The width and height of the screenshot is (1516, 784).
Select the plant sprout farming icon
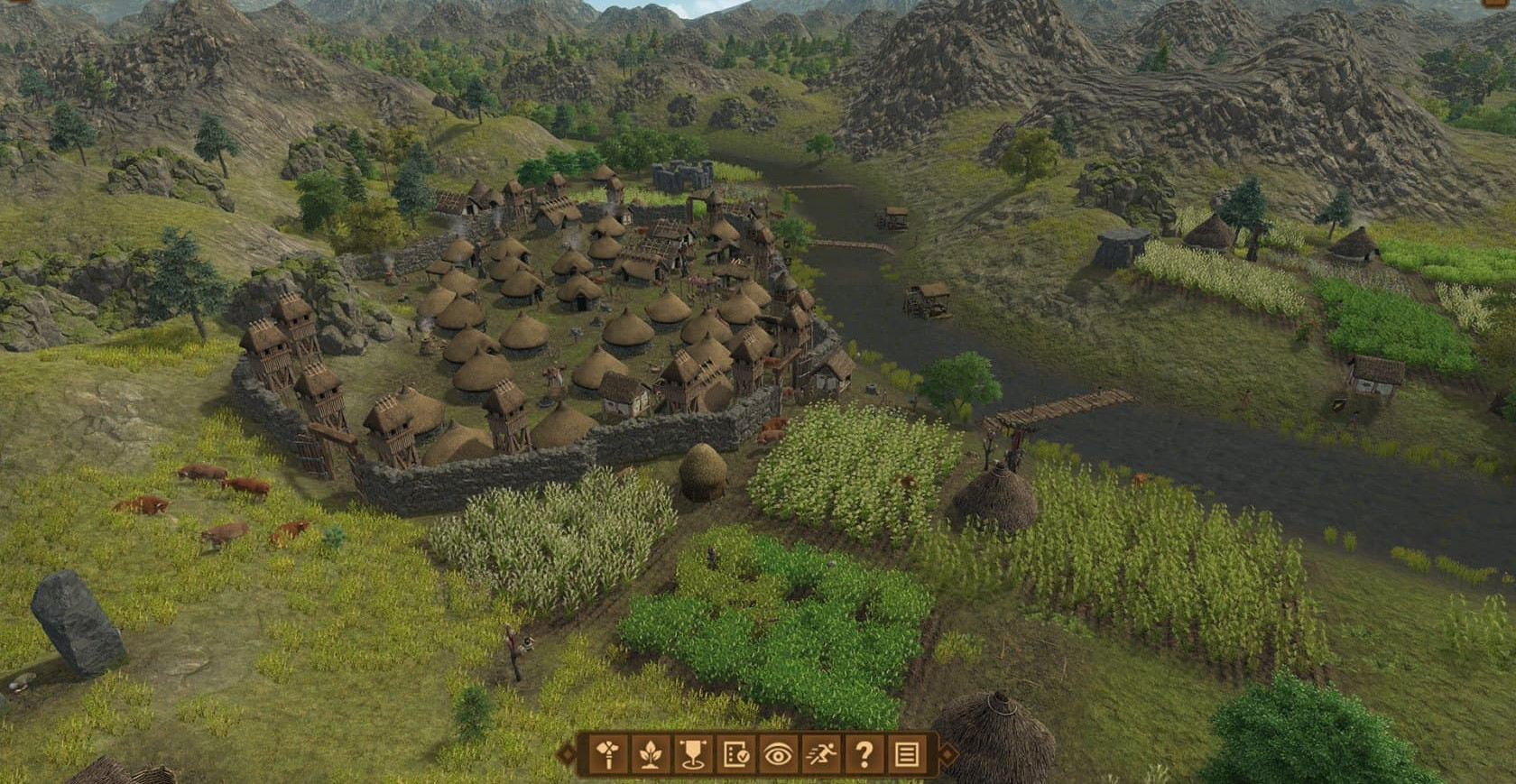click(650, 753)
